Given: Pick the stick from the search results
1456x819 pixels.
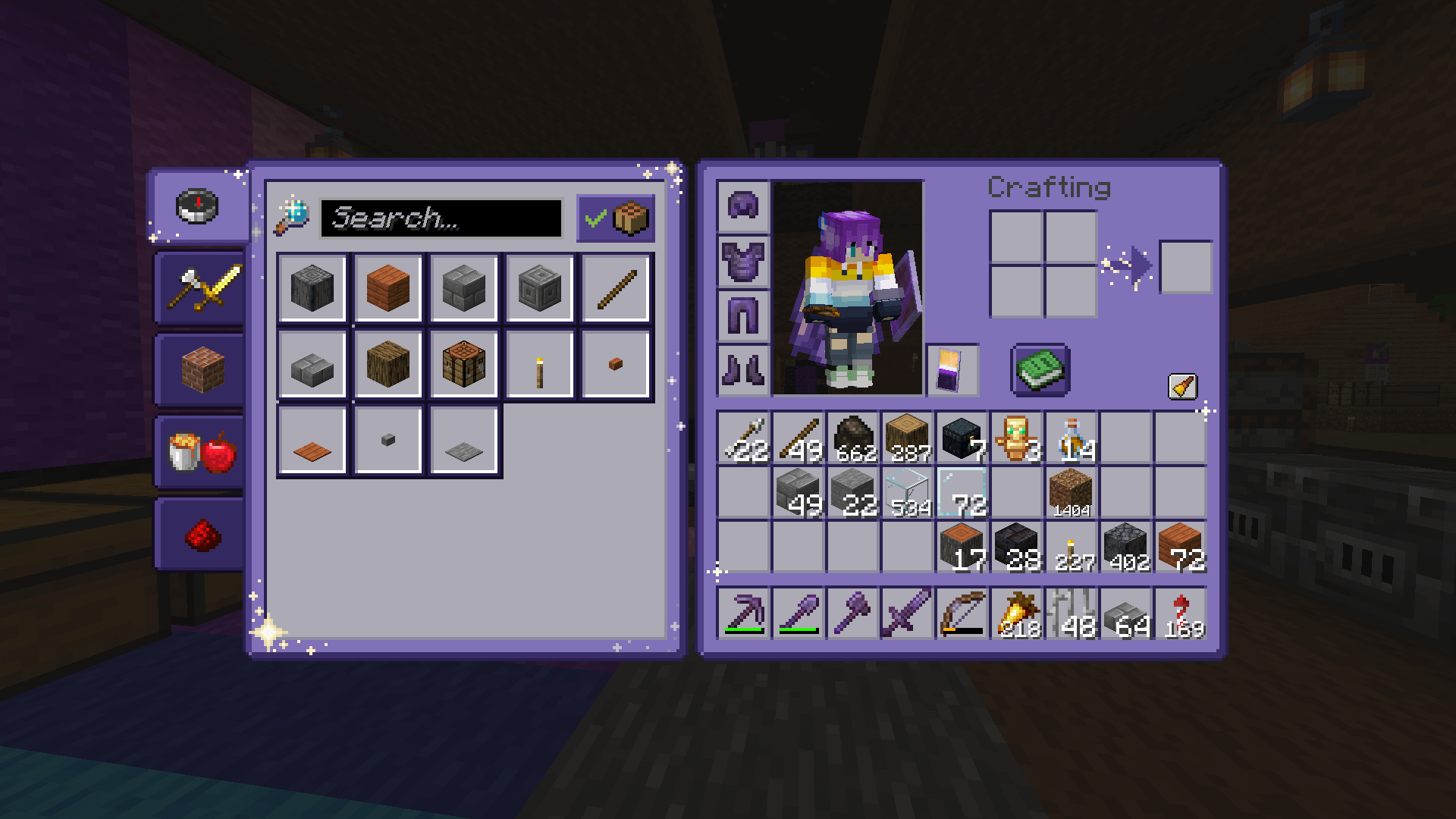Looking at the screenshot, I should pyautogui.click(x=616, y=288).
